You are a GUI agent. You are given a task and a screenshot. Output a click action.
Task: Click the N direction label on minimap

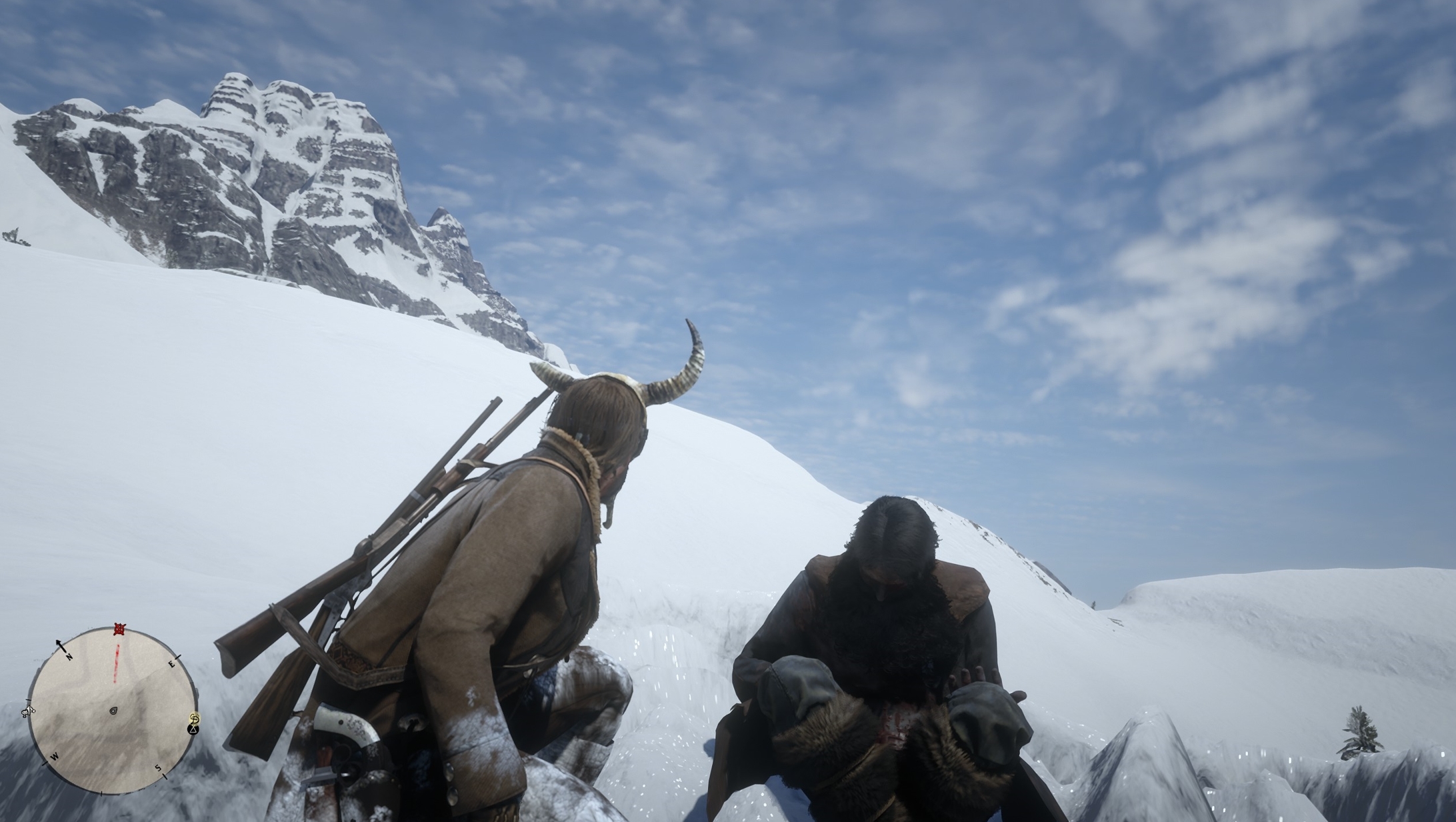pyautogui.click(x=69, y=656)
